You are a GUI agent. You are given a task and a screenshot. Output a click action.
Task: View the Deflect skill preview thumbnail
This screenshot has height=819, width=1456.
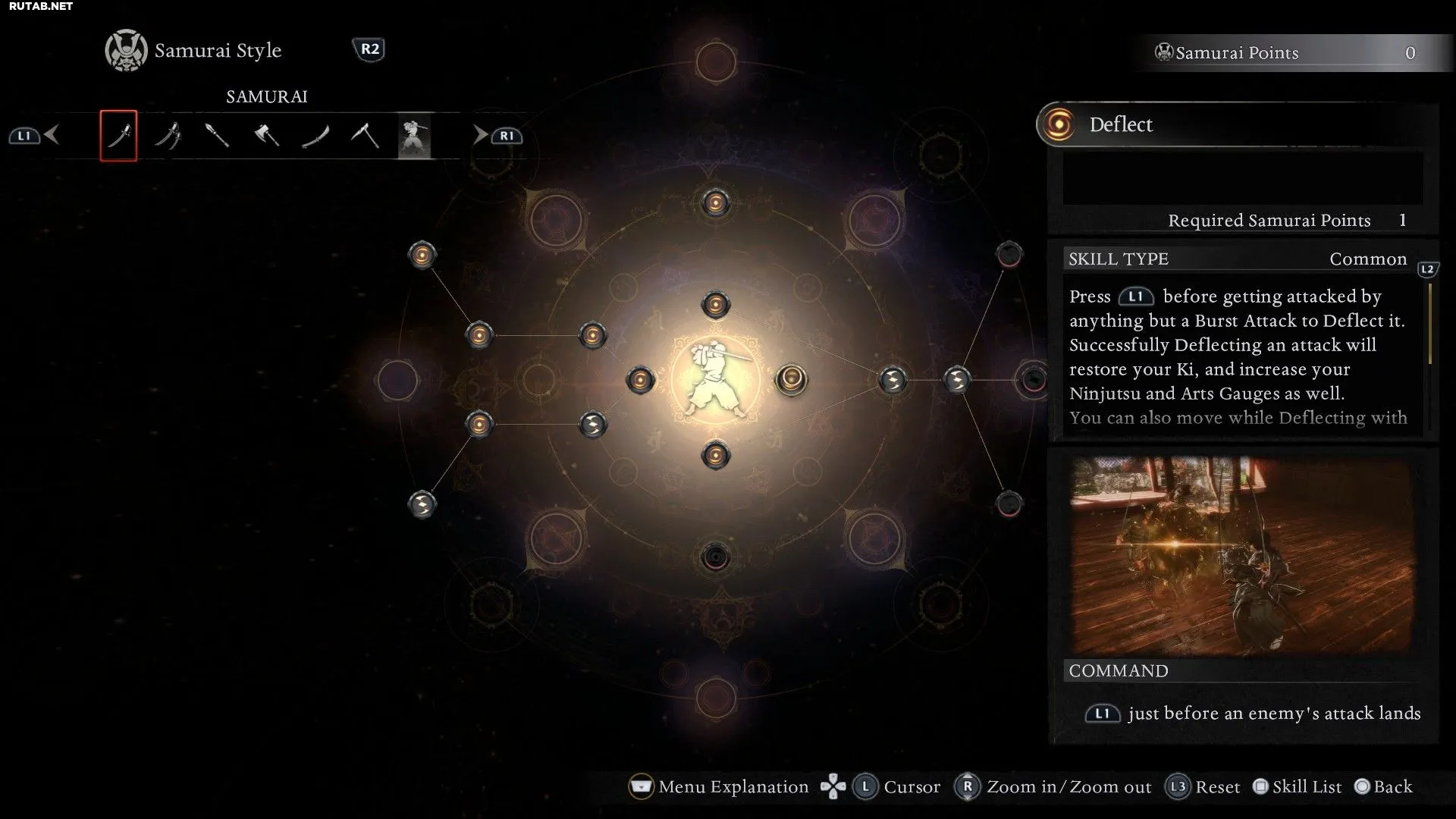pyautogui.click(x=1242, y=555)
